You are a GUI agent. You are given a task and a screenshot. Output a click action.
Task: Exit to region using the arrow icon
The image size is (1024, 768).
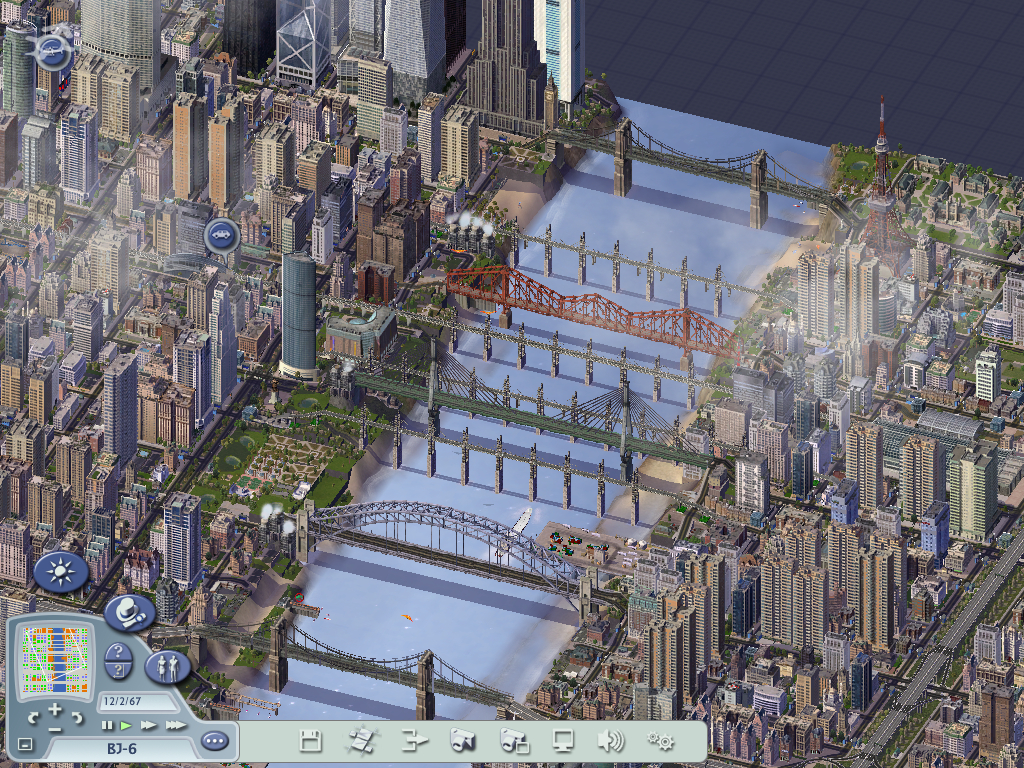[x=413, y=741]
